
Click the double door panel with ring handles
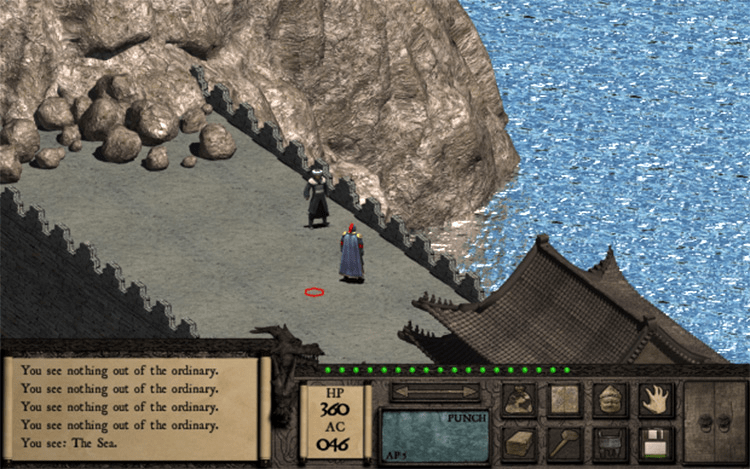(x=716, y=422)
